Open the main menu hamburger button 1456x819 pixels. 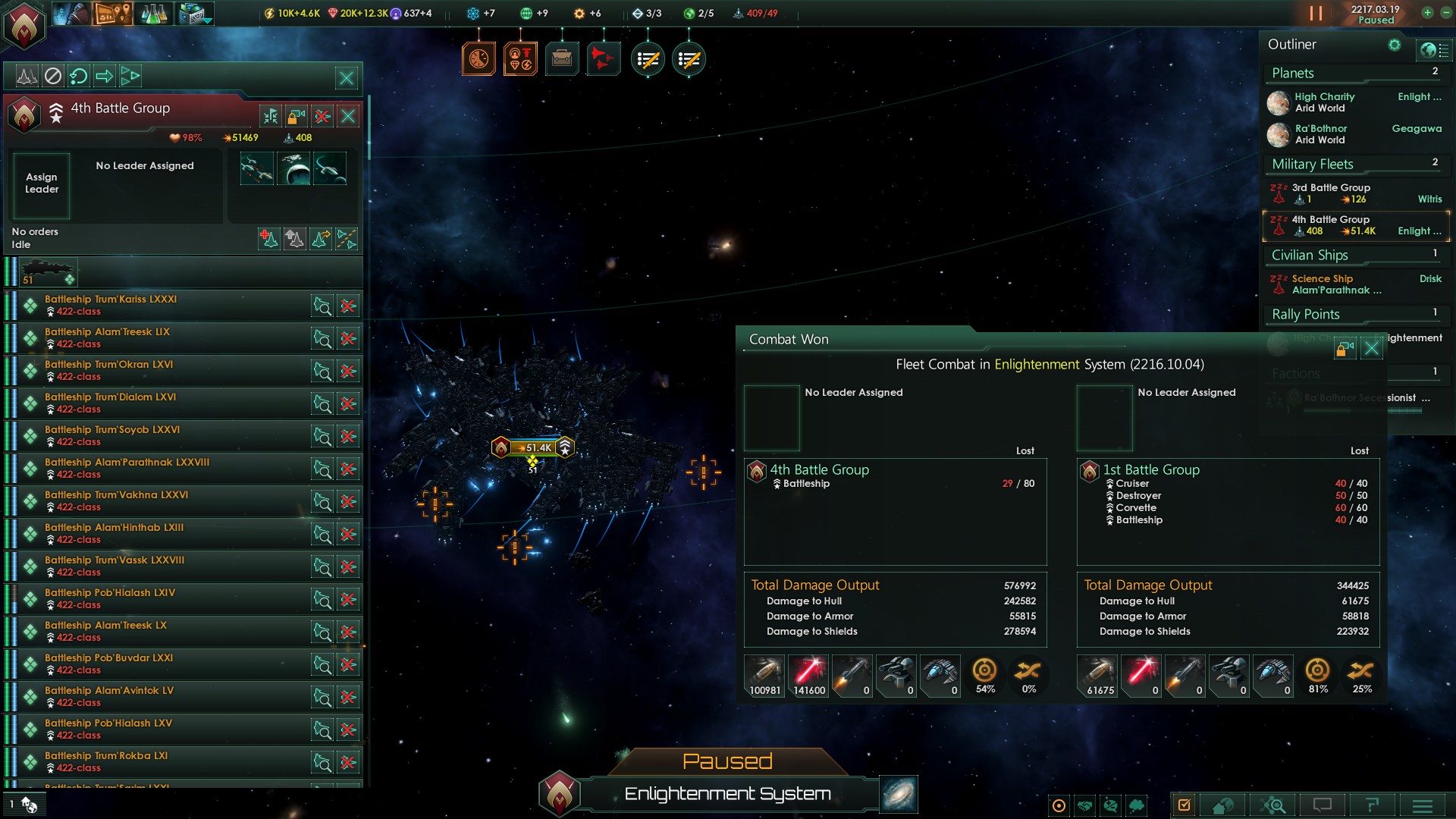[x=1422, y=805]
